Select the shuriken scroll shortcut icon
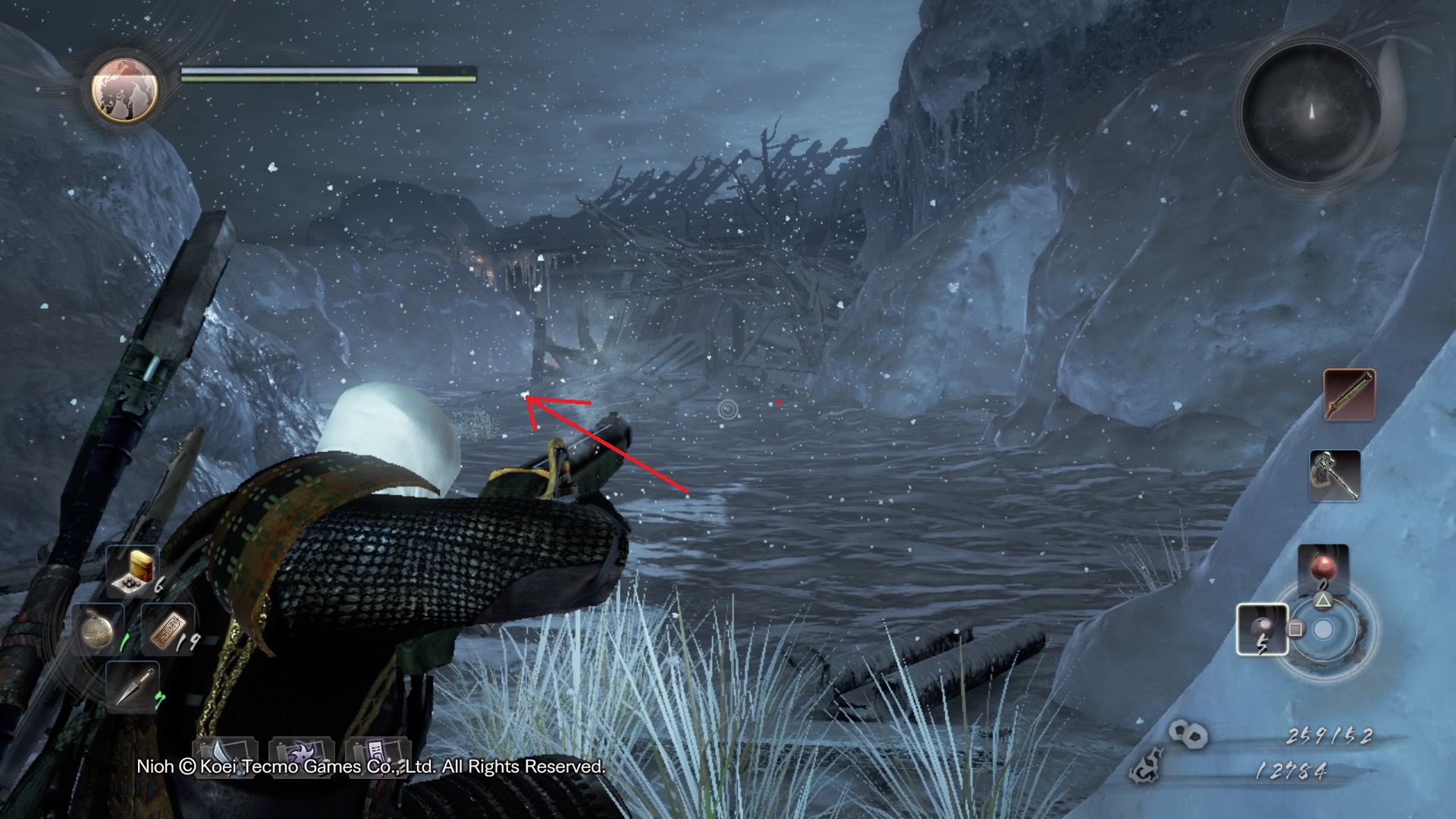 pyautogui.click(x=301, y=753)
